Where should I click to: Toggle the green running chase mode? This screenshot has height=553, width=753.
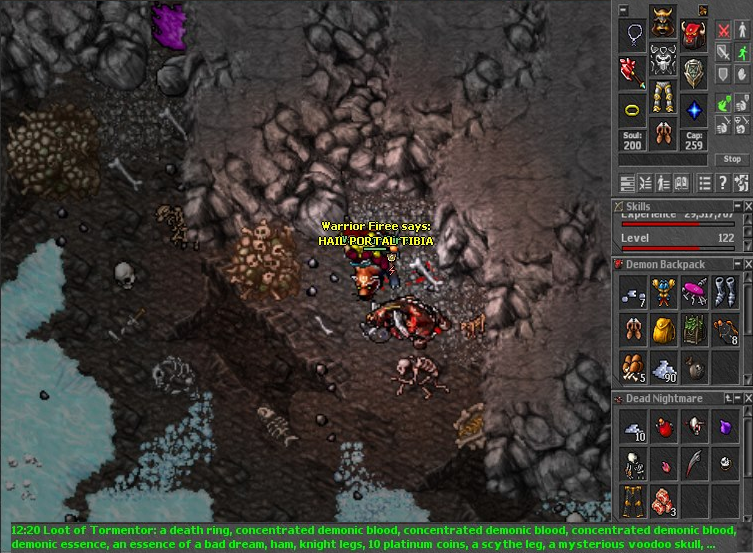point(742,52)
